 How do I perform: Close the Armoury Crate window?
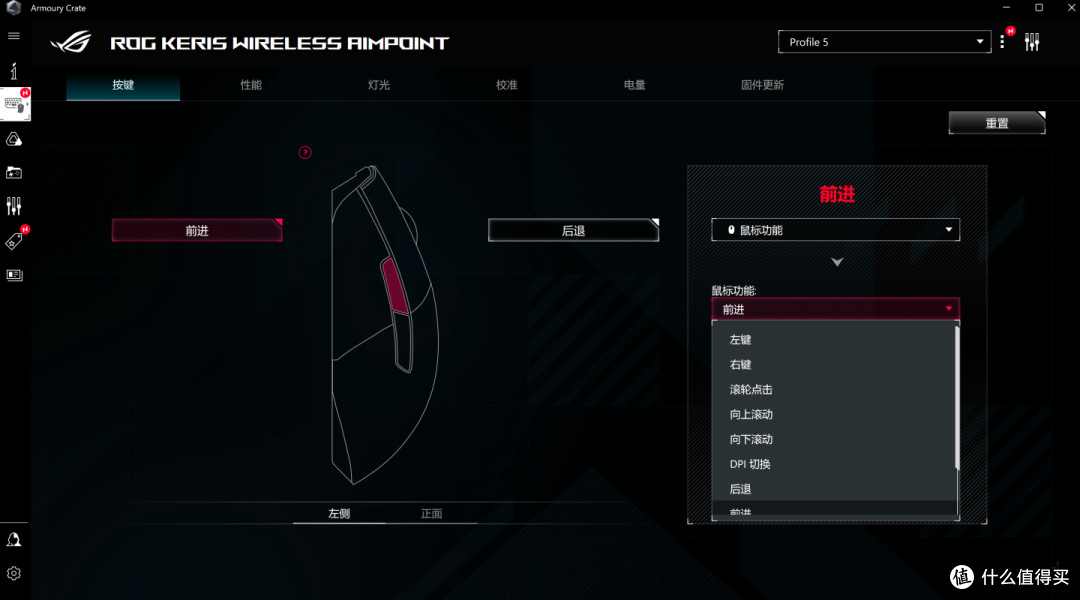pyautogui.click(x=1066, y=8)
